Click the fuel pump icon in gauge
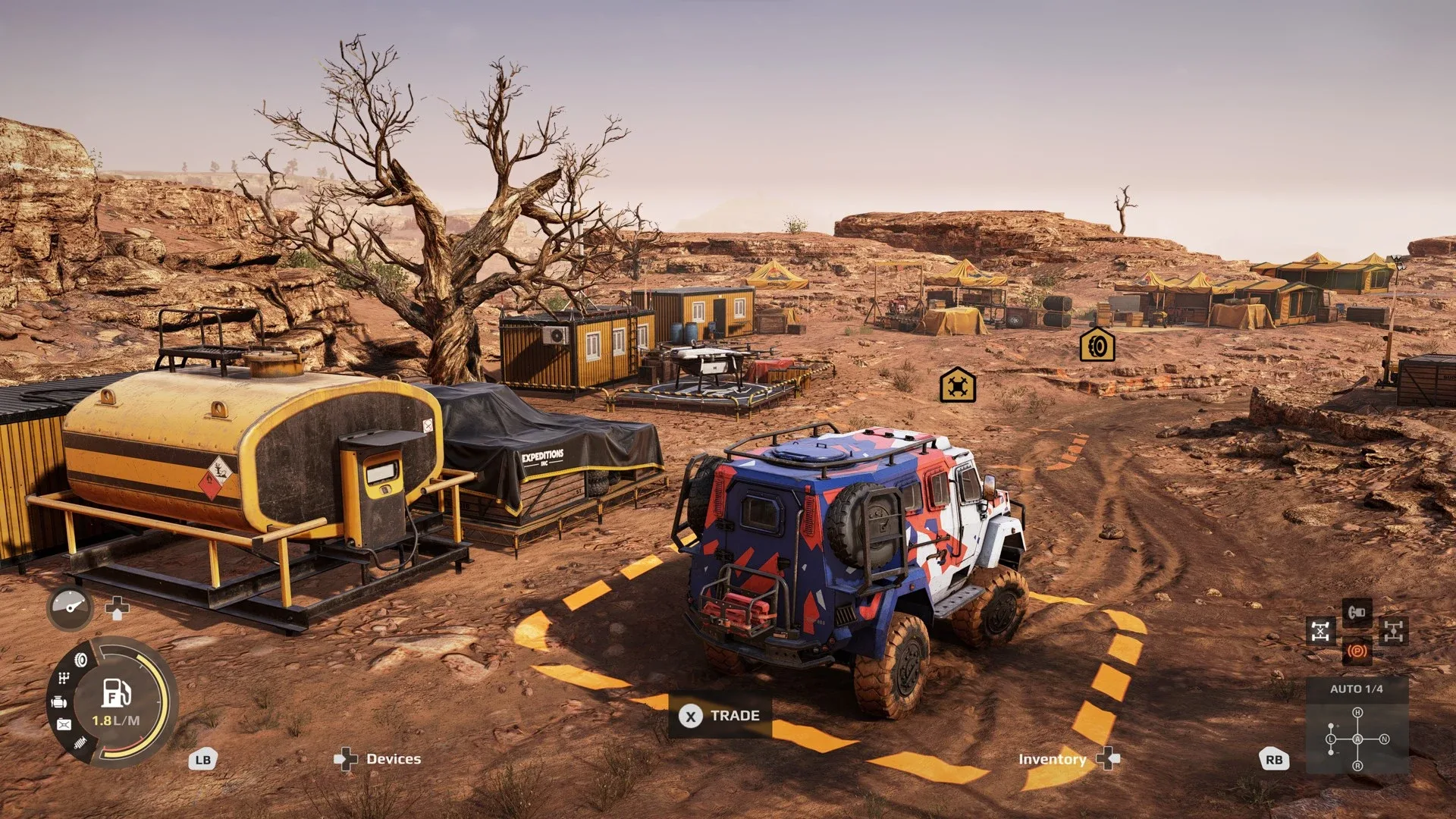The height and width of the screenshot is (819, 1456). 116,692
